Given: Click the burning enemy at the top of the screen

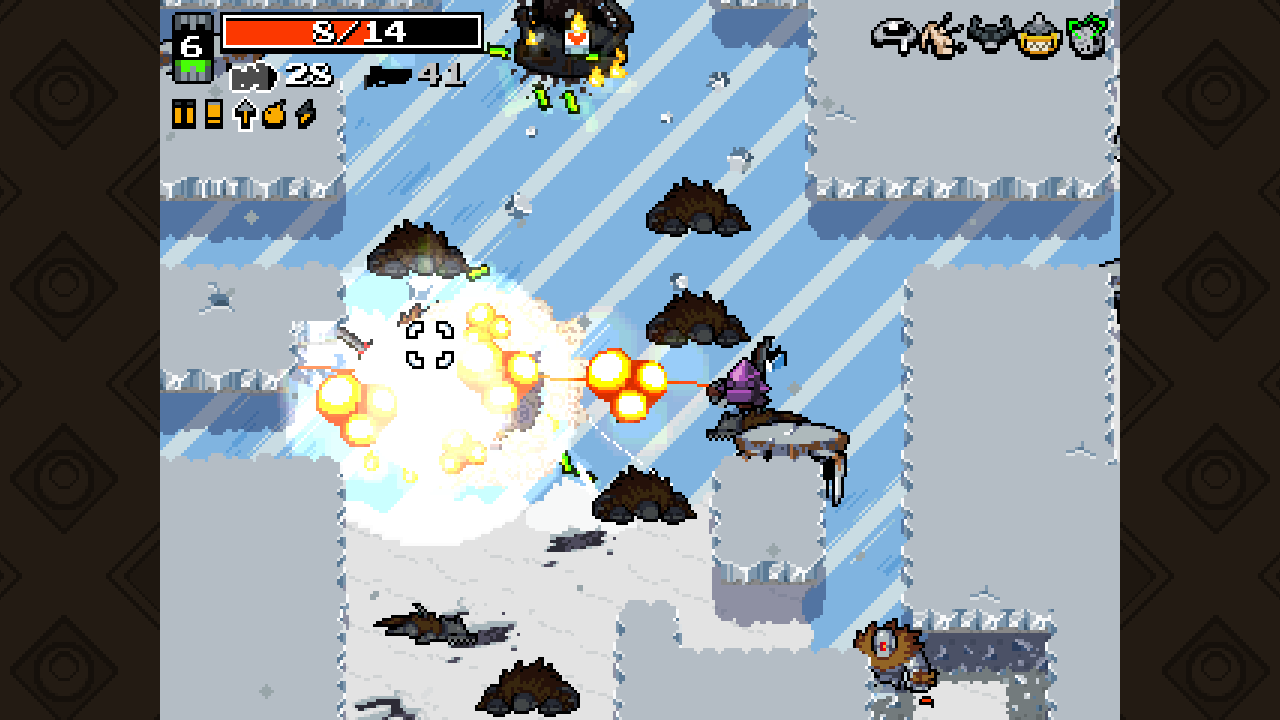Looking at the screenshot, I should pos(570,35).
